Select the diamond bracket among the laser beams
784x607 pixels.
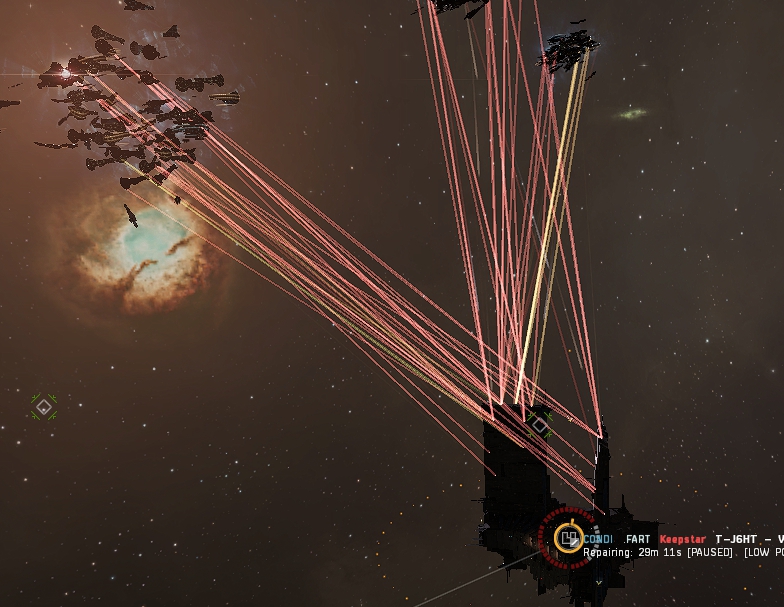(x=540, y=425)
